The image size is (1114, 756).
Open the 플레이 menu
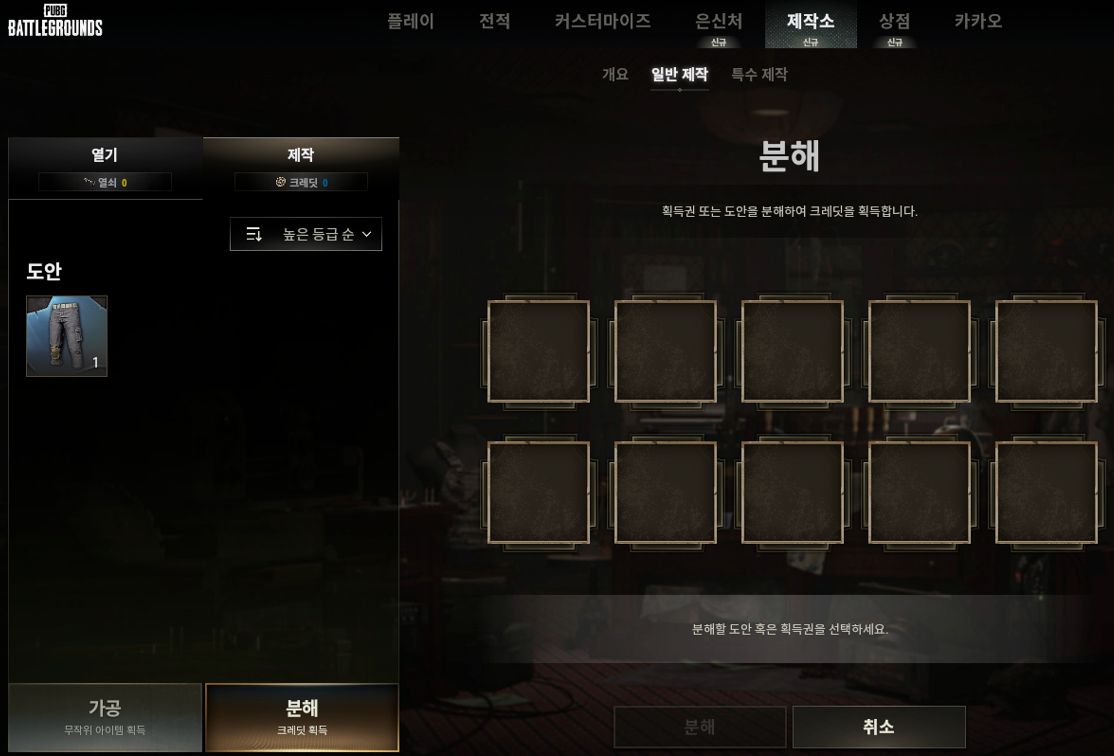(410, 21)
